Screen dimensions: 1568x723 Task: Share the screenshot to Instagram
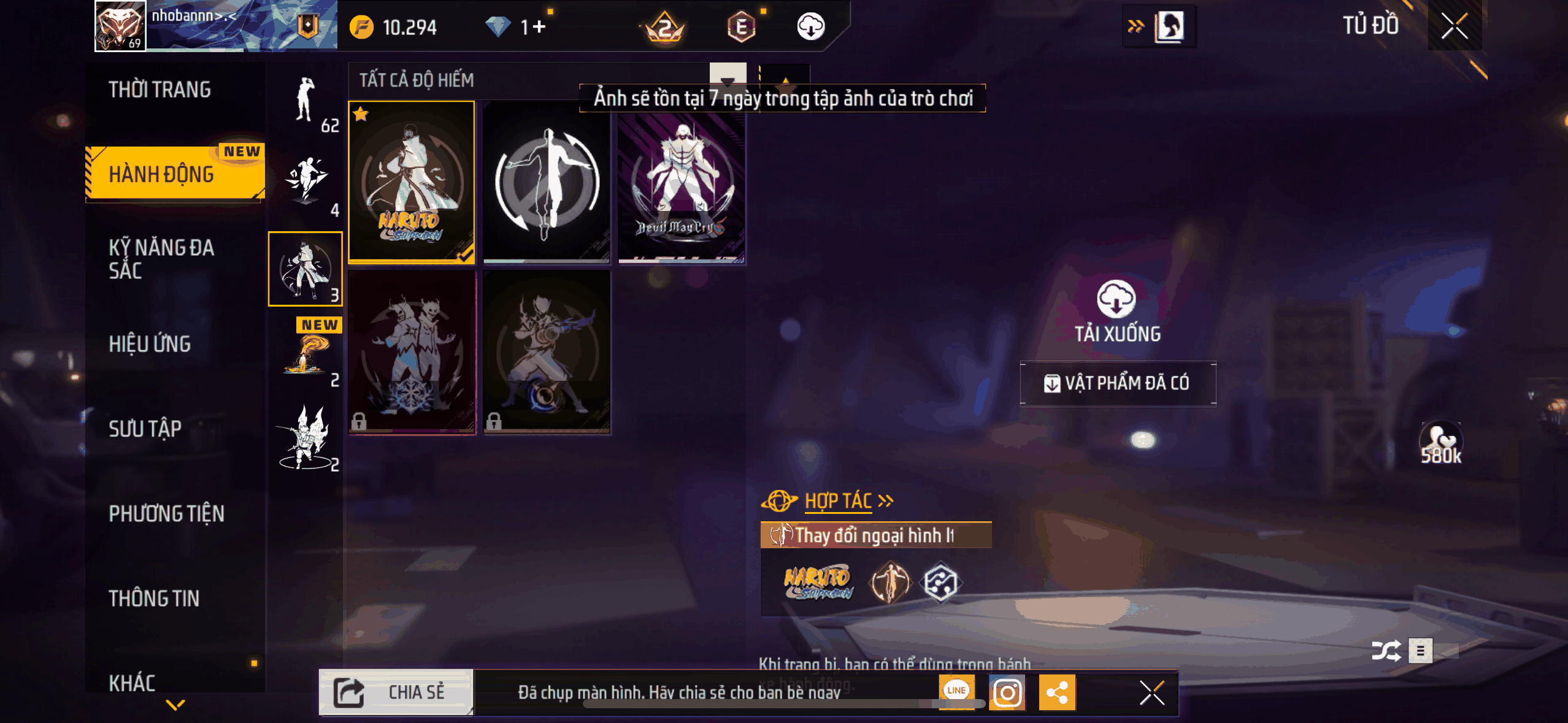[1007, 693]
